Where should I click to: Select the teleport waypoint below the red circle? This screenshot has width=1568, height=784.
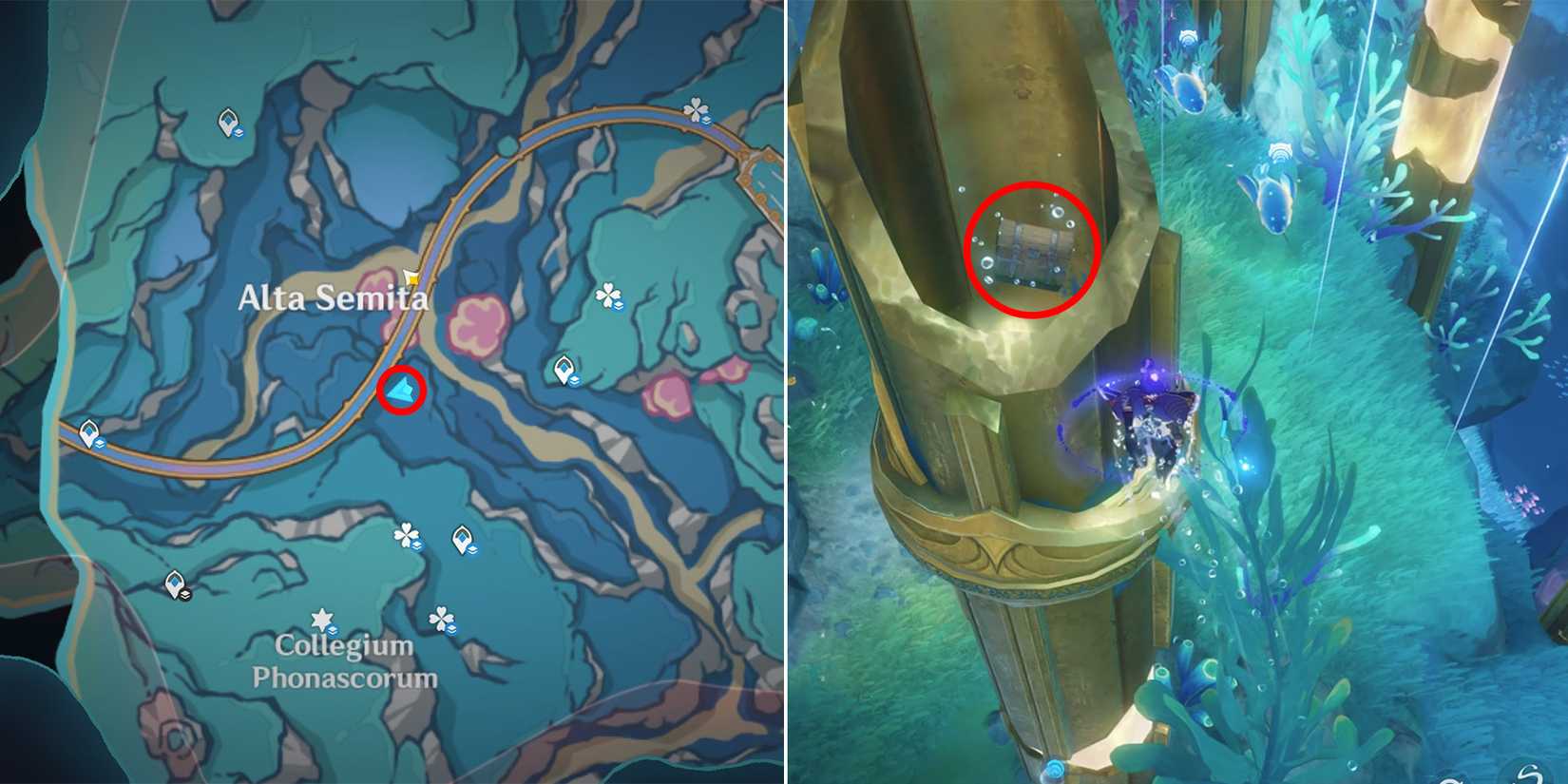tap(563, 368)
